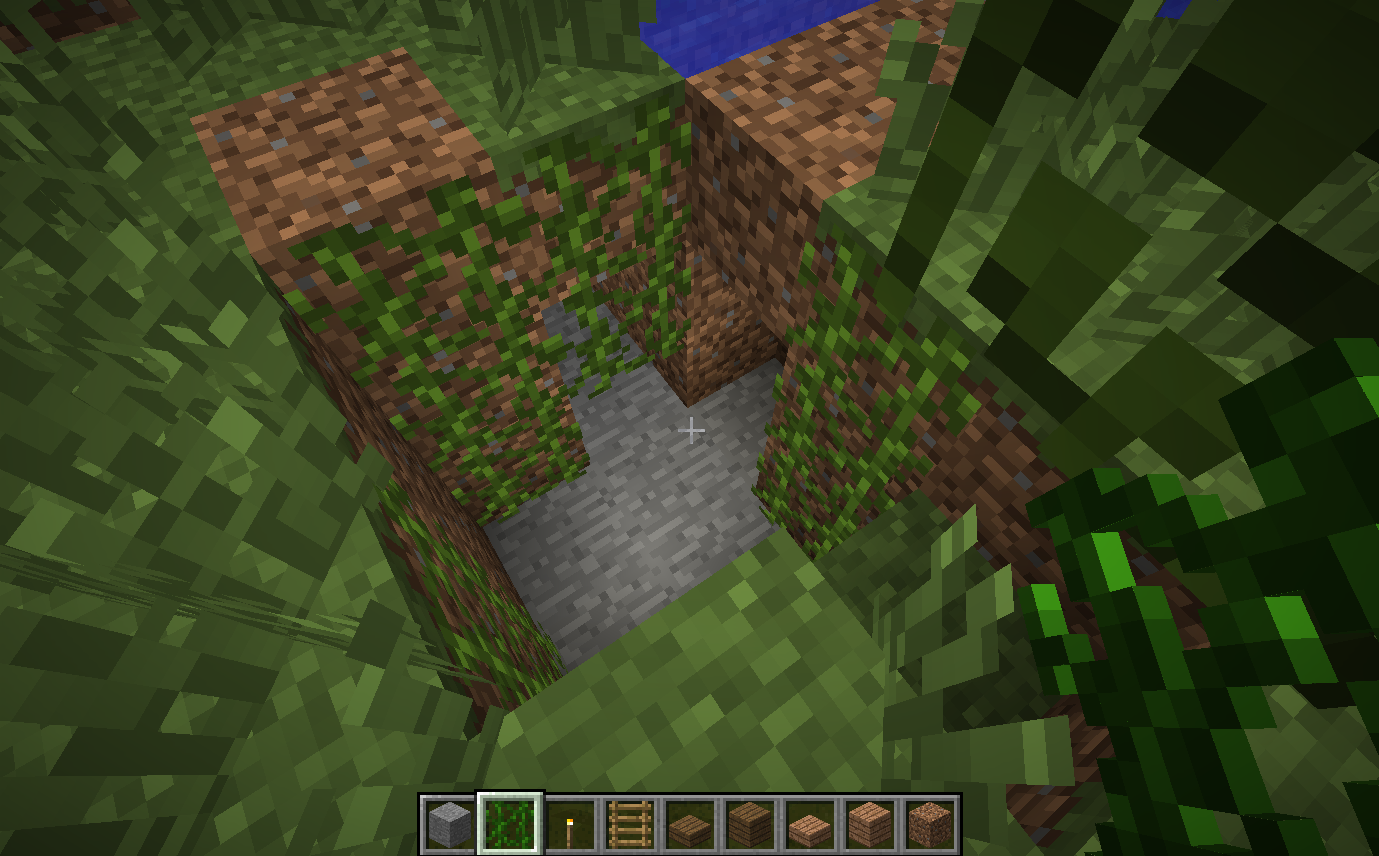Select the dark wooden slab slot
The image size is (1379, 856).
tap(690, 825)
